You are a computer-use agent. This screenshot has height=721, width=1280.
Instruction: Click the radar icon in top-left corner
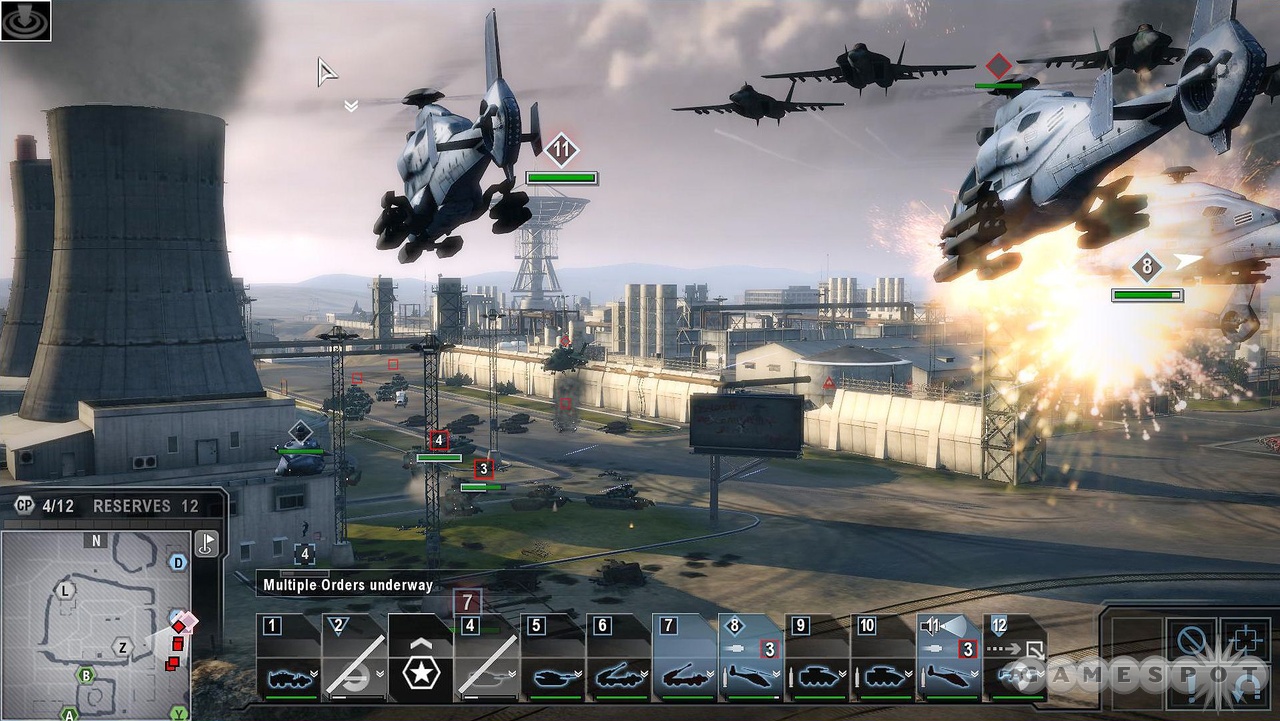coord(25,20)
